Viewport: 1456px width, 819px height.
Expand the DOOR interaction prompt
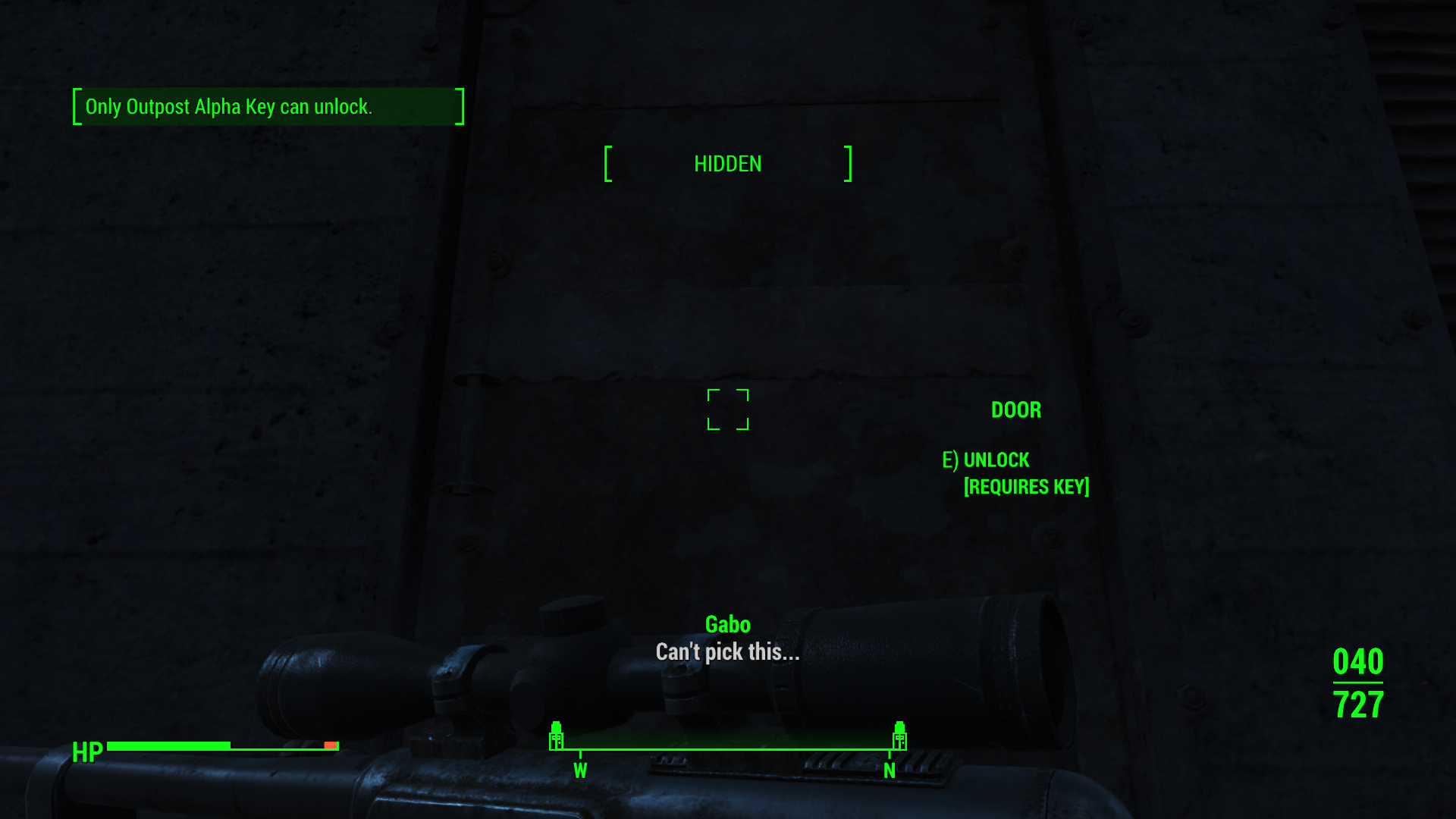[x=1015, y=409]
